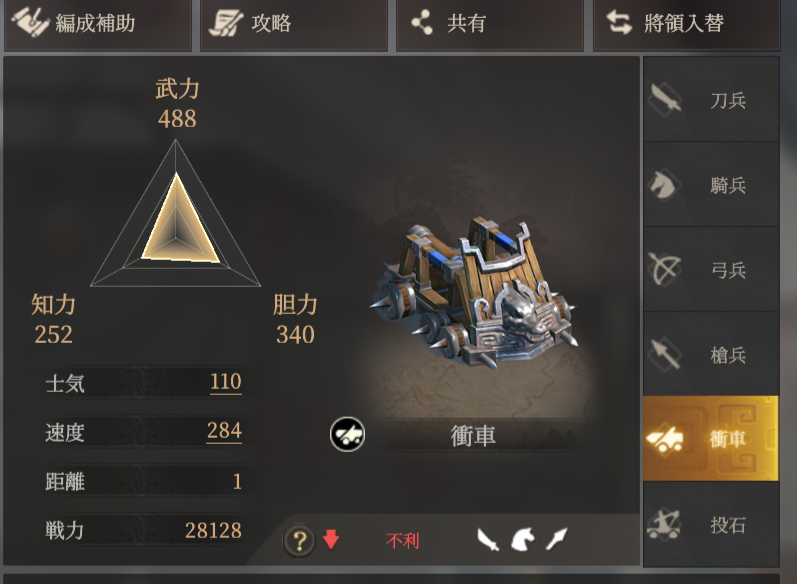Screen dimensions: 797x584
Task: Choose the 騎兵 cavalry tab
Action: coord(710,185)
